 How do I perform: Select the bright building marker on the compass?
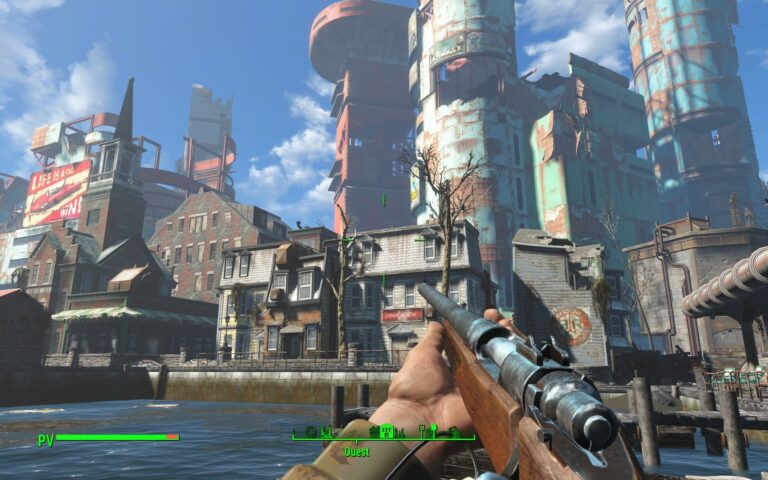pyautogui.click(x=386, y=431)
